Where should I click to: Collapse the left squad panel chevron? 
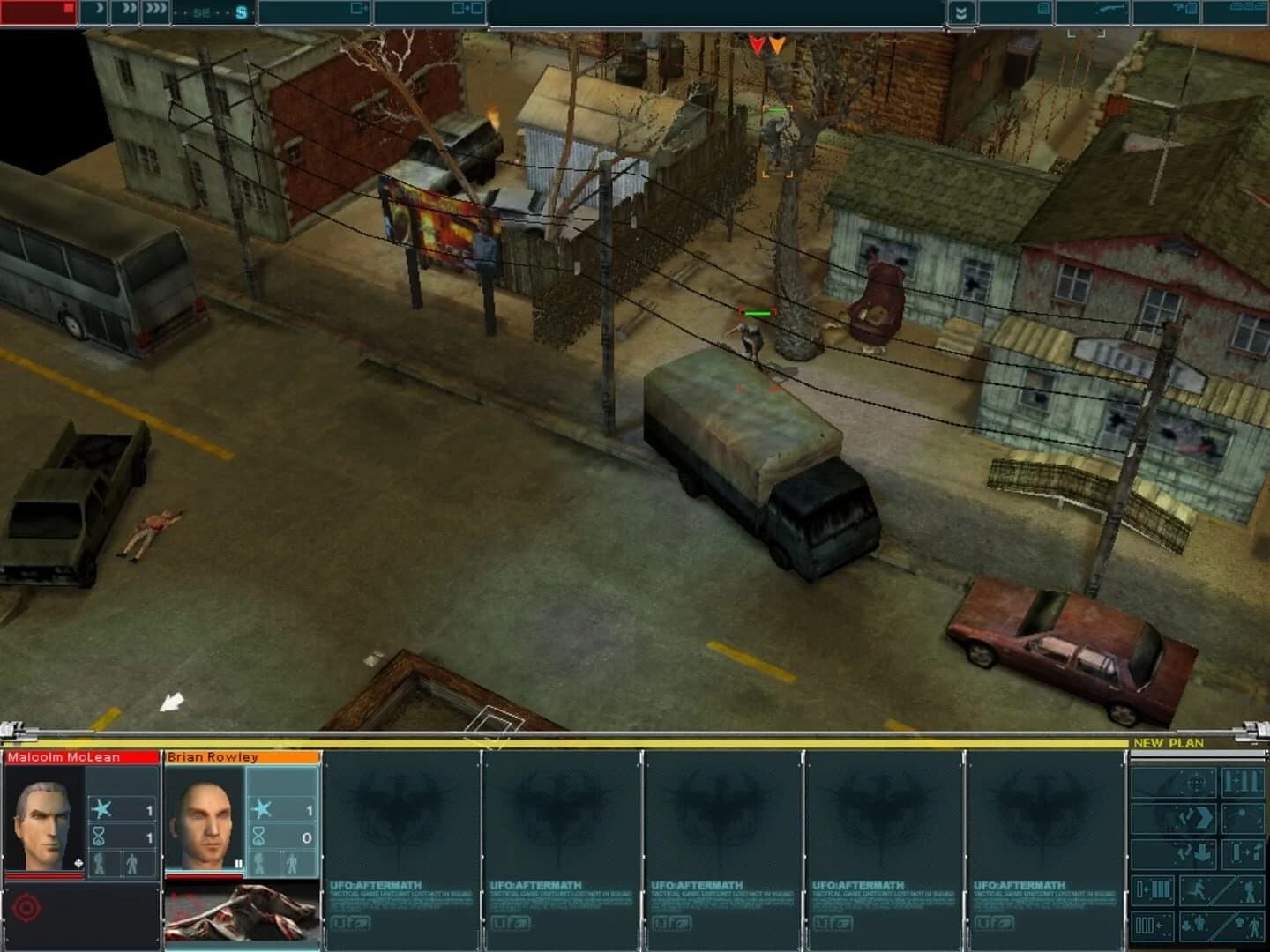click(12, 733)
